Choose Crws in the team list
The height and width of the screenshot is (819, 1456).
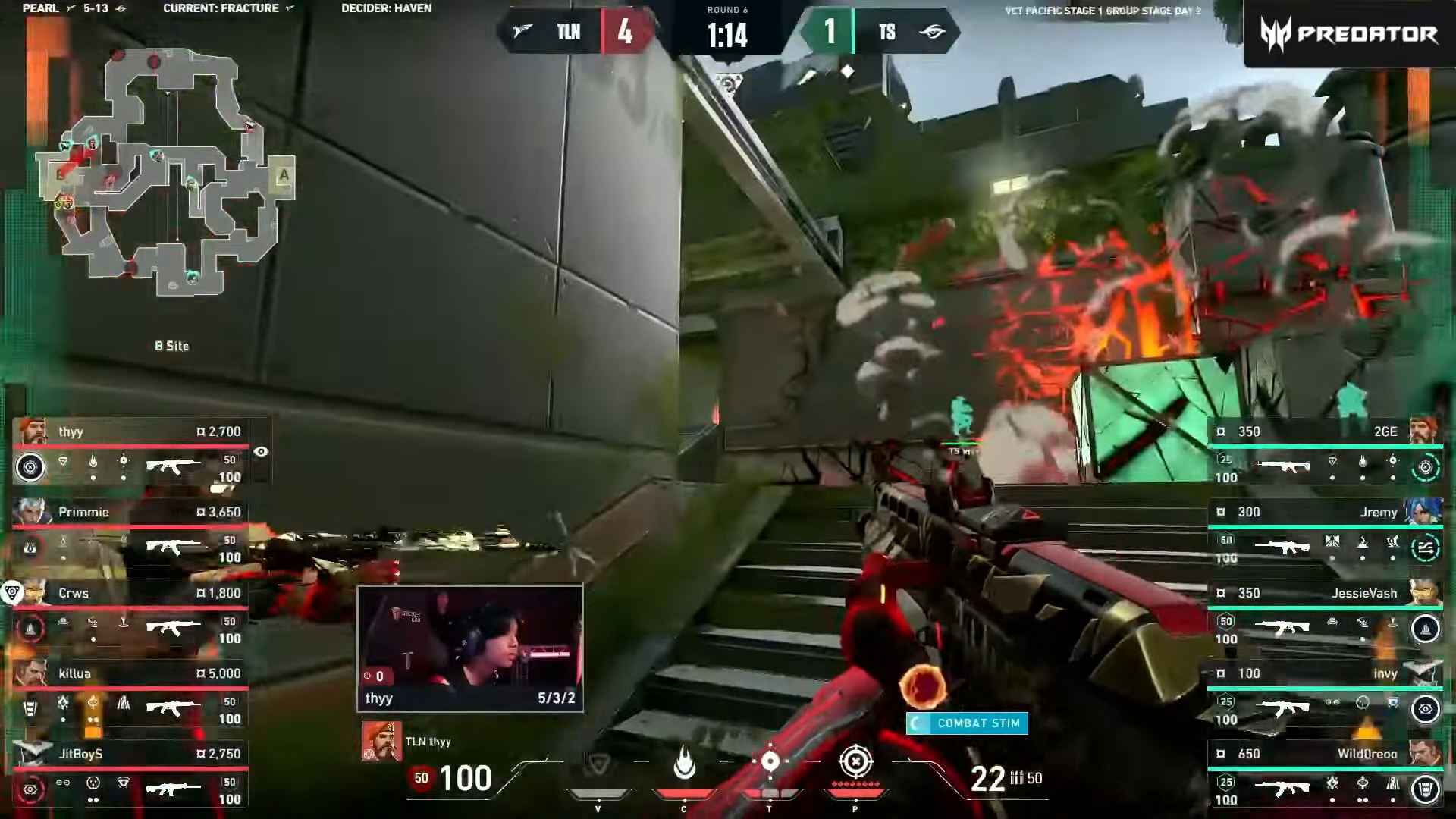(x=130, y=615)
